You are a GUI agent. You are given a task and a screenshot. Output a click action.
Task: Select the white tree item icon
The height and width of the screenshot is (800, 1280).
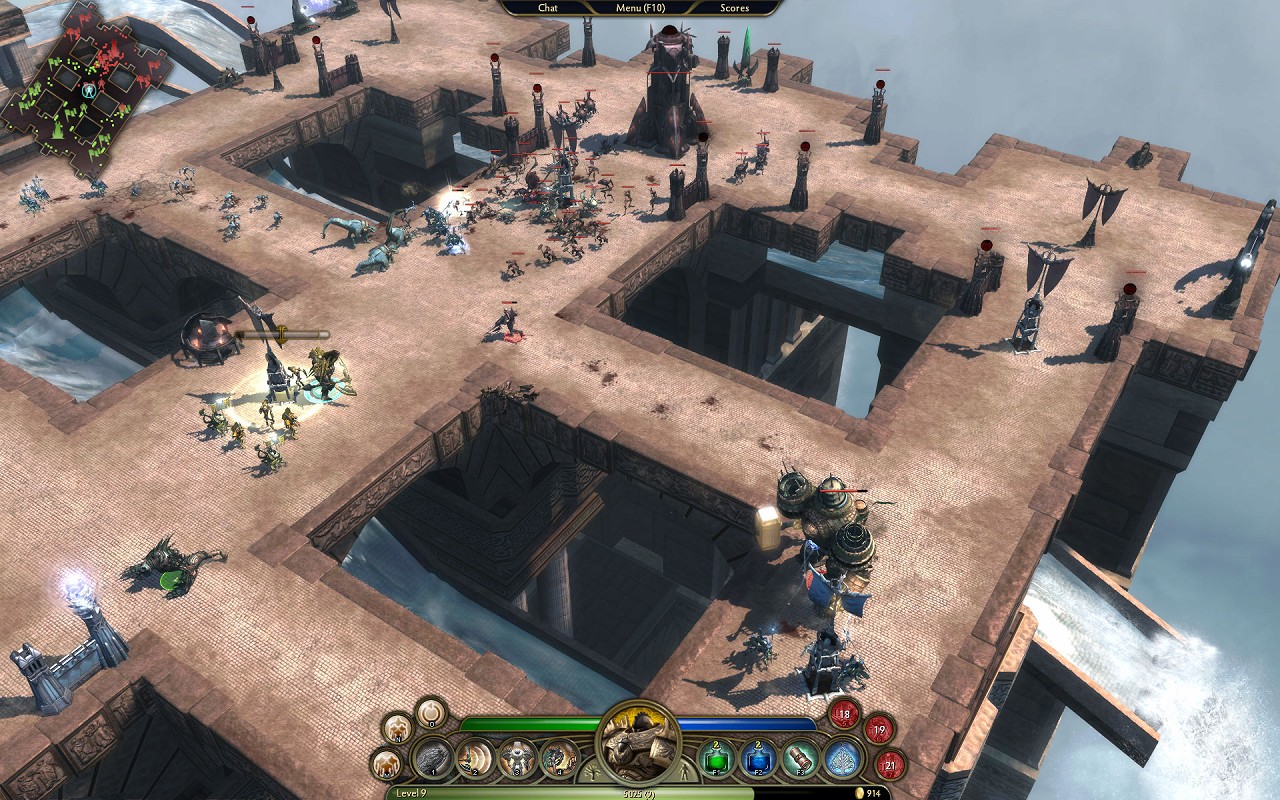[843, 758]
